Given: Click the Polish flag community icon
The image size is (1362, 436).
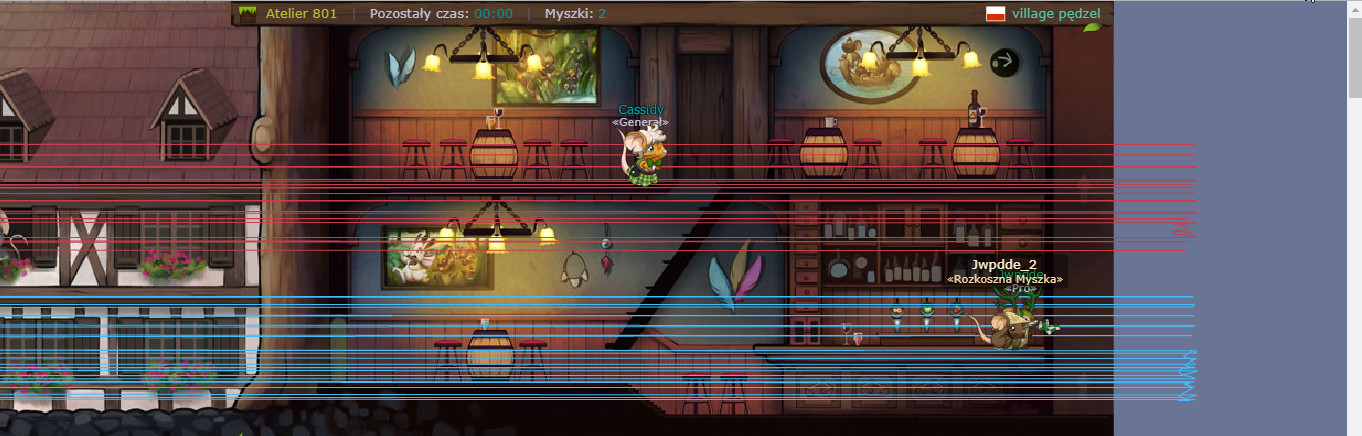Looking at the screenshot, I should (995, 14).
